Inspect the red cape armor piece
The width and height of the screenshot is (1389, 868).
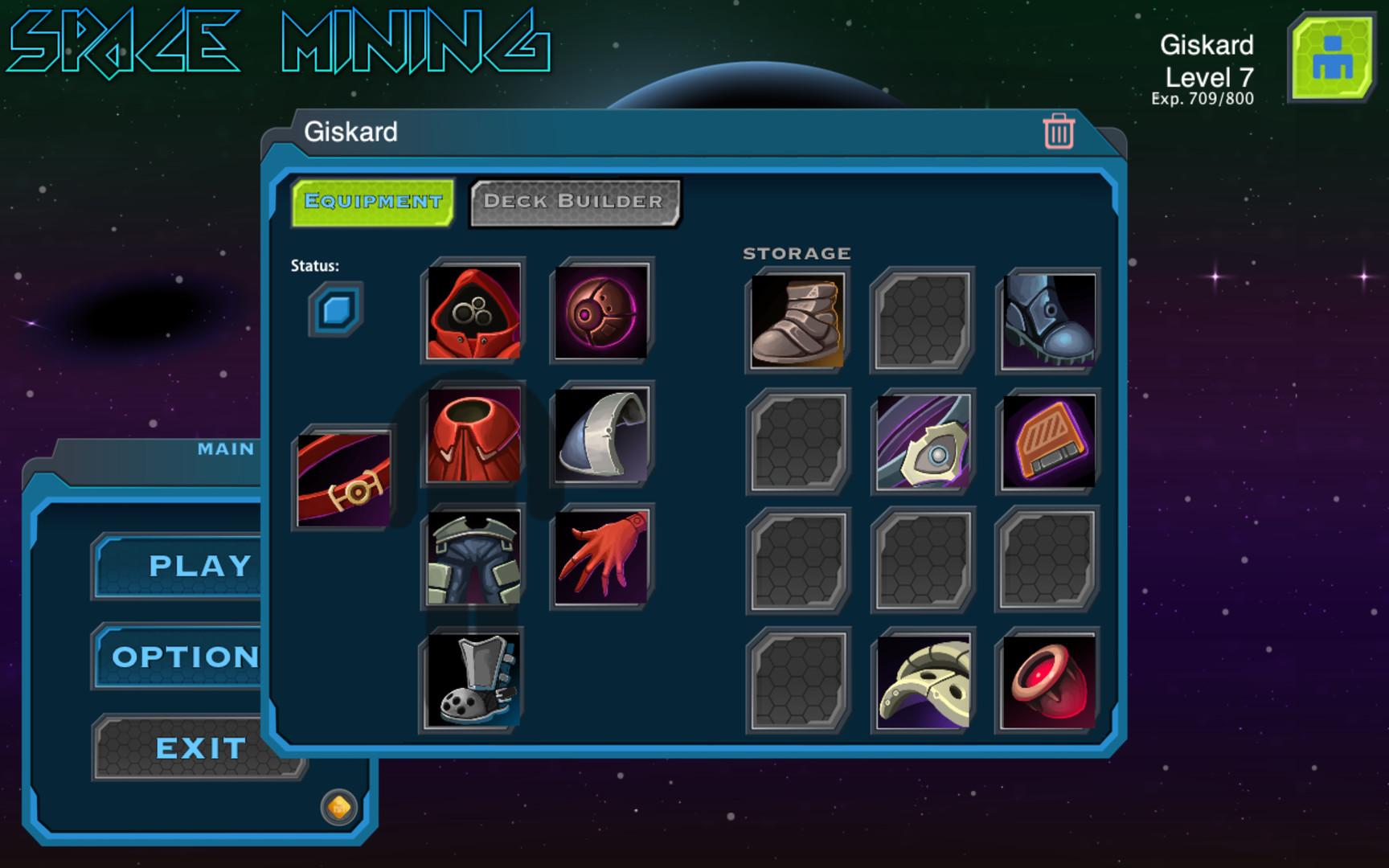tap(471, 438)
